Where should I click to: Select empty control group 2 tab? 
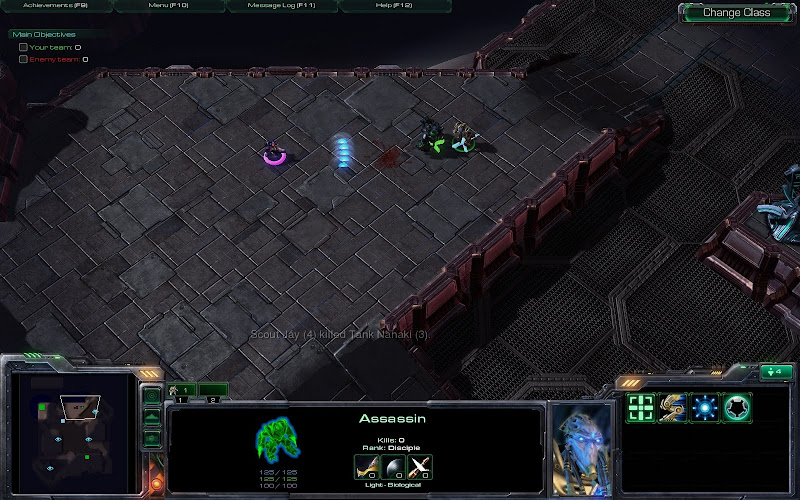tap(212, 390)
